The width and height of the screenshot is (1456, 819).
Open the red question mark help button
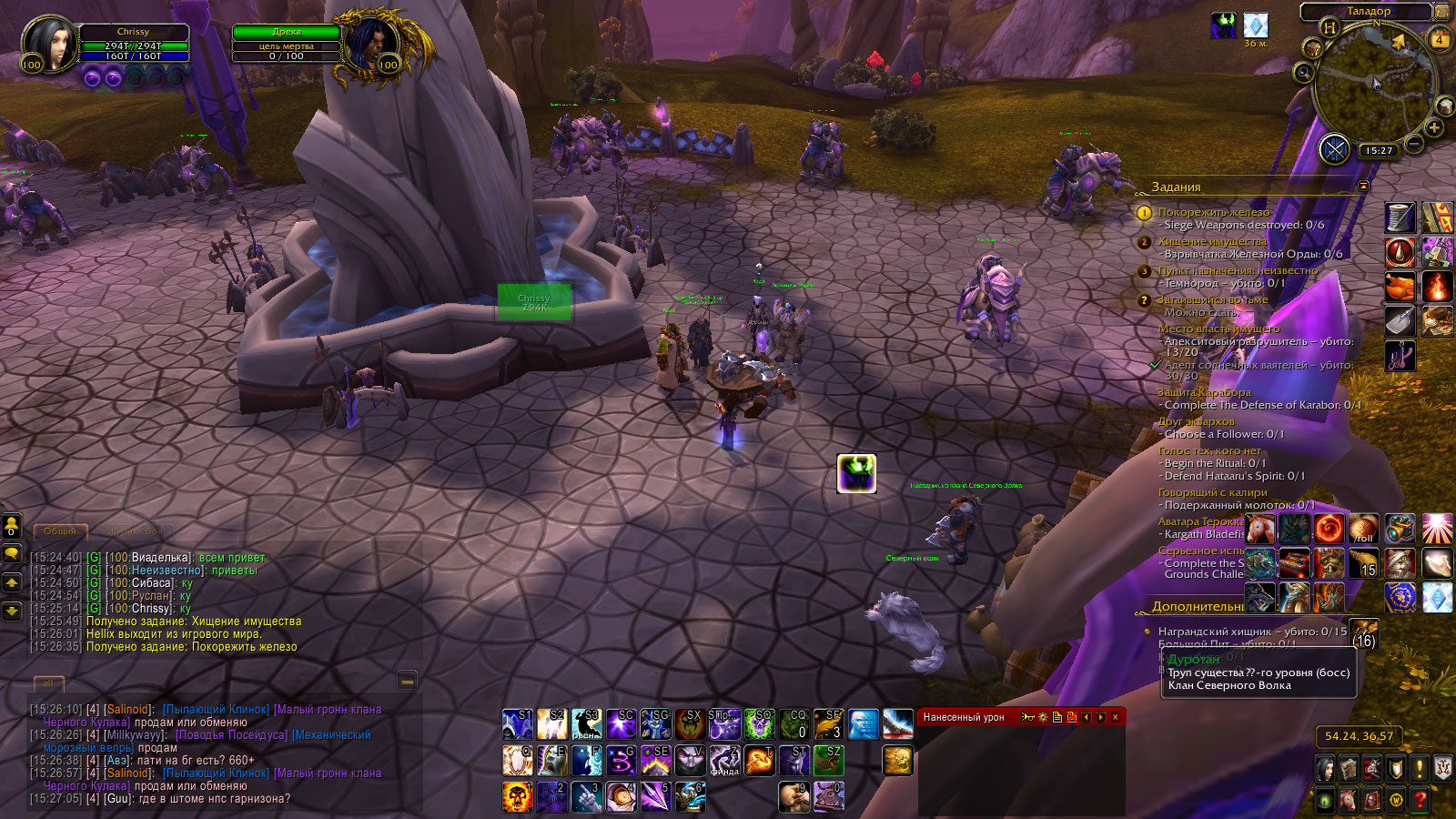point(1419,800)
